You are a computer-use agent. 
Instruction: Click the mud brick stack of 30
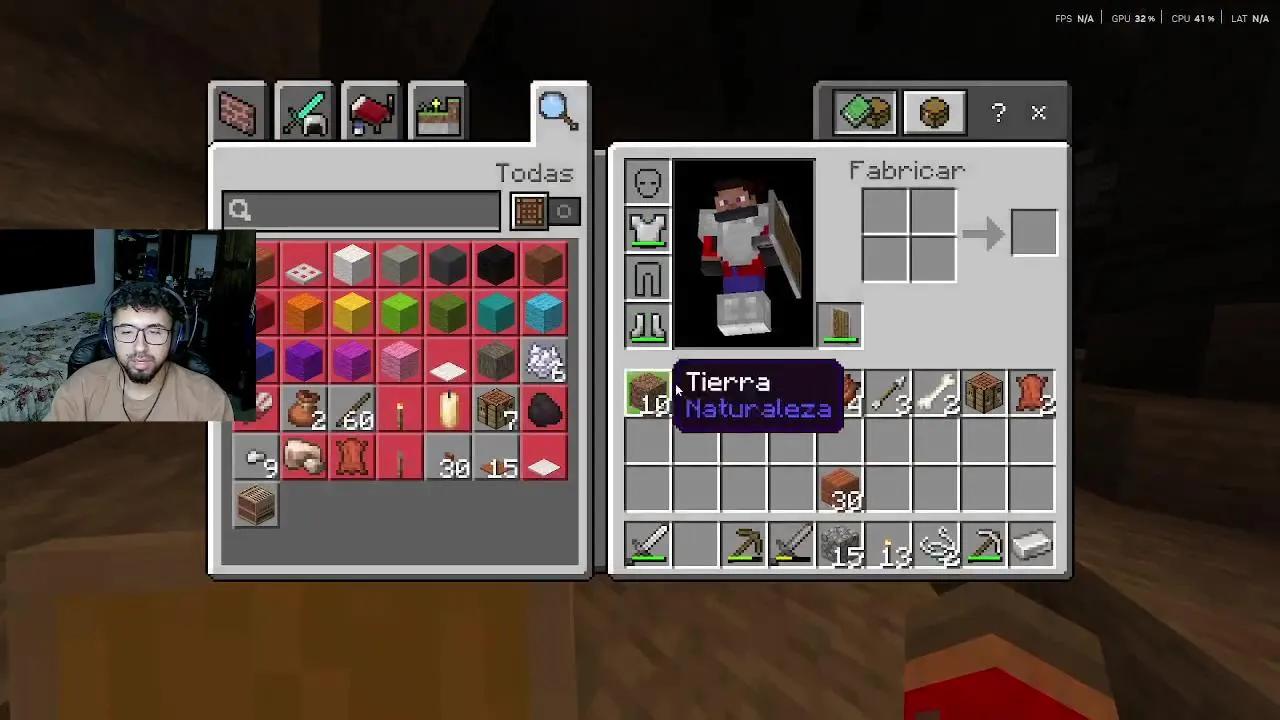[x=840, y=490]
